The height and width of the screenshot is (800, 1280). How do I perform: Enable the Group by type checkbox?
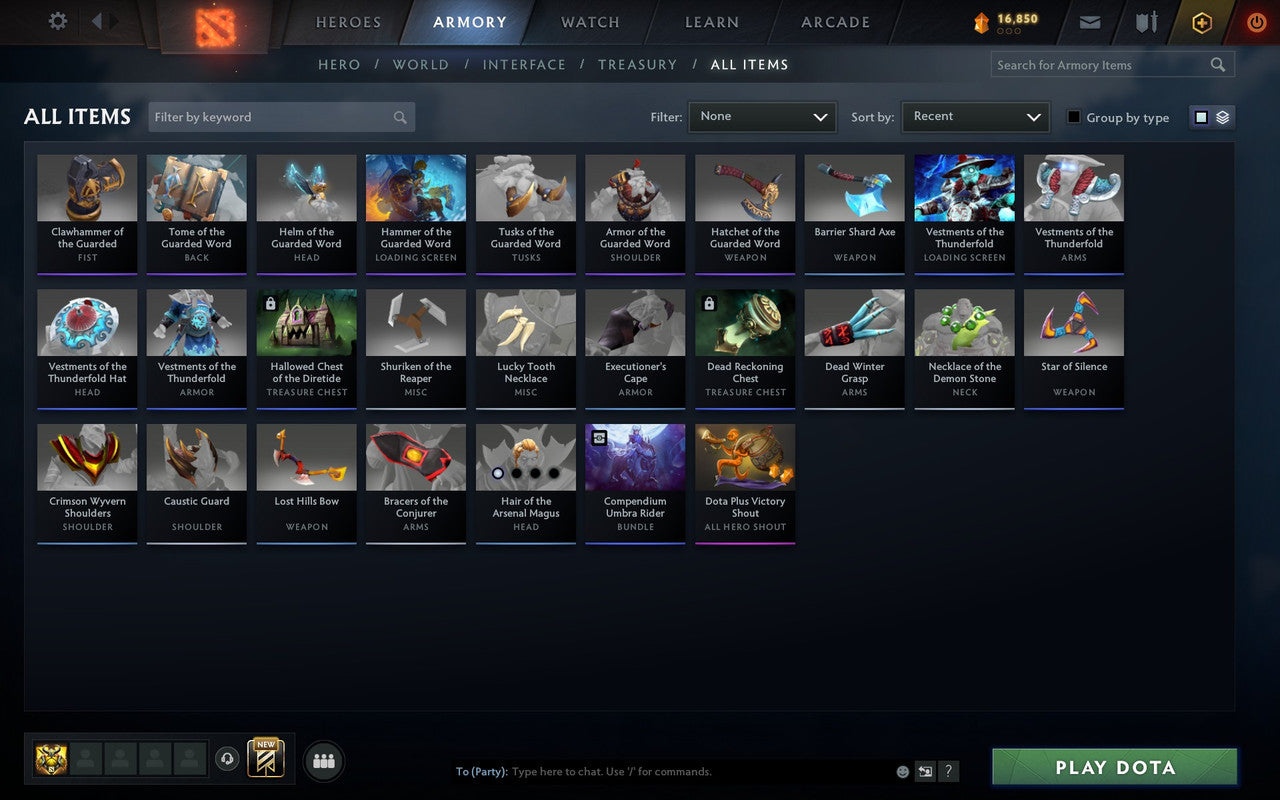point(1073,117)
